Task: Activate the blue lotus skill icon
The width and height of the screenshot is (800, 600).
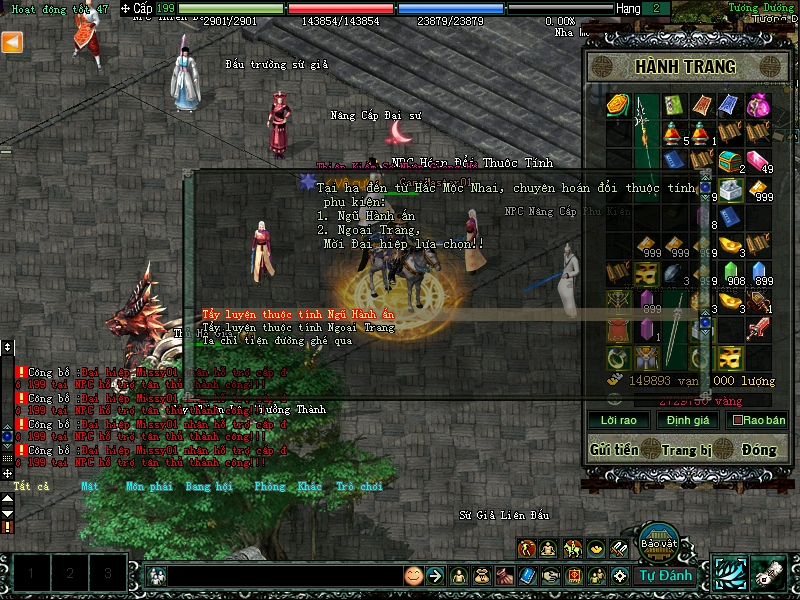Action: pyautogui.click(x=728, y=573)
